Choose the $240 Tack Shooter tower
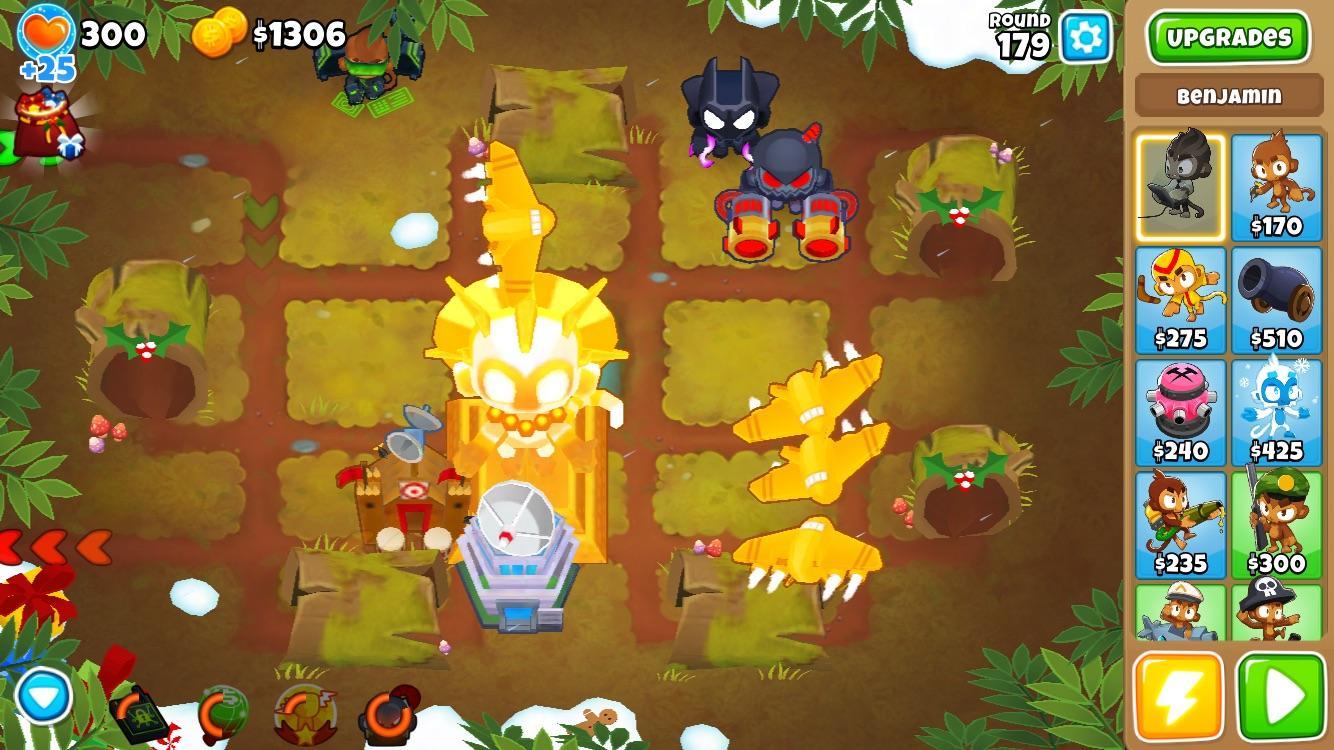Image resolution: width=1334 pixels, height=750 pixels. [1180, 412]
